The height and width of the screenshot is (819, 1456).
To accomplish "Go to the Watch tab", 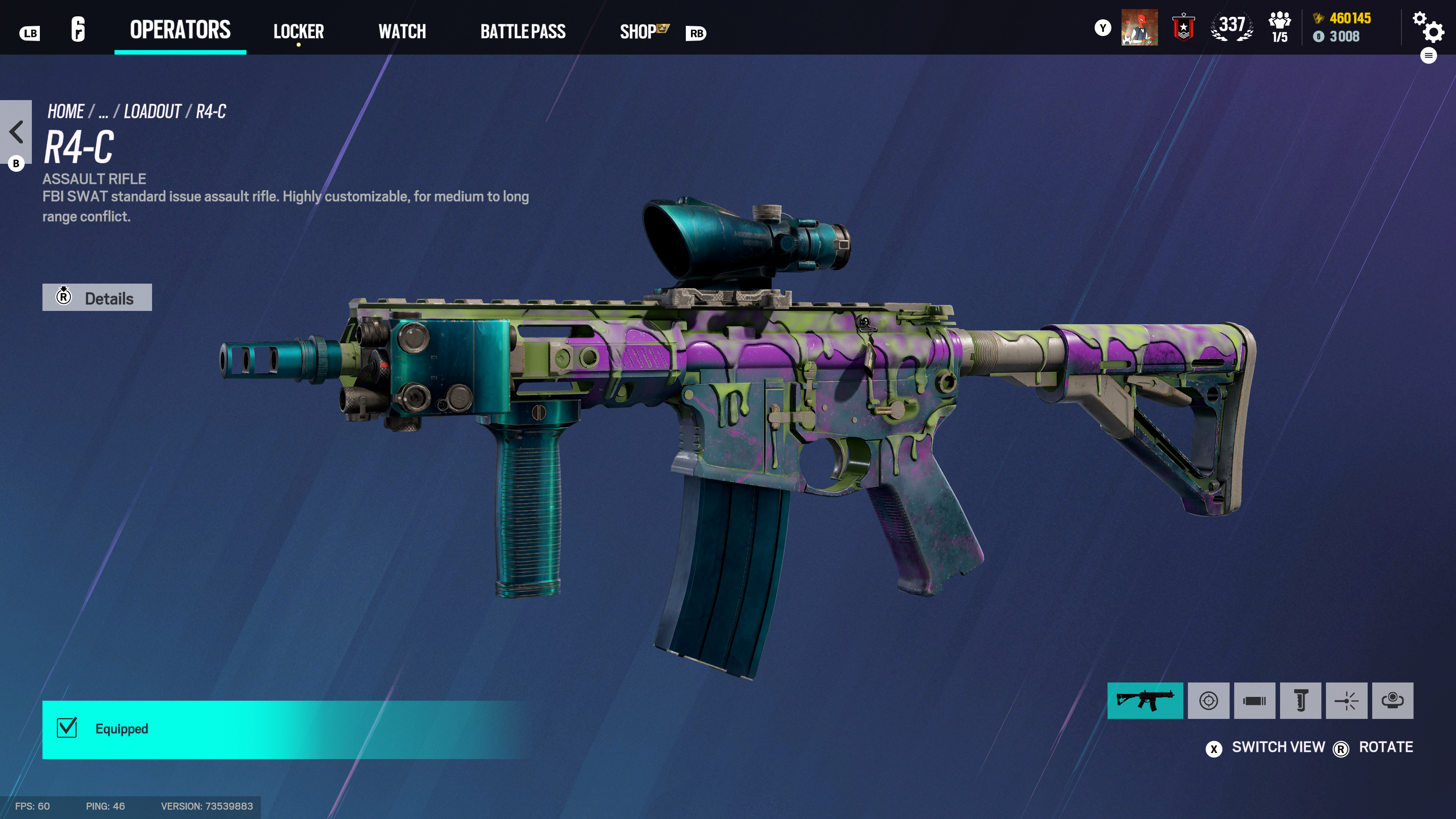I will pos(402,31).
